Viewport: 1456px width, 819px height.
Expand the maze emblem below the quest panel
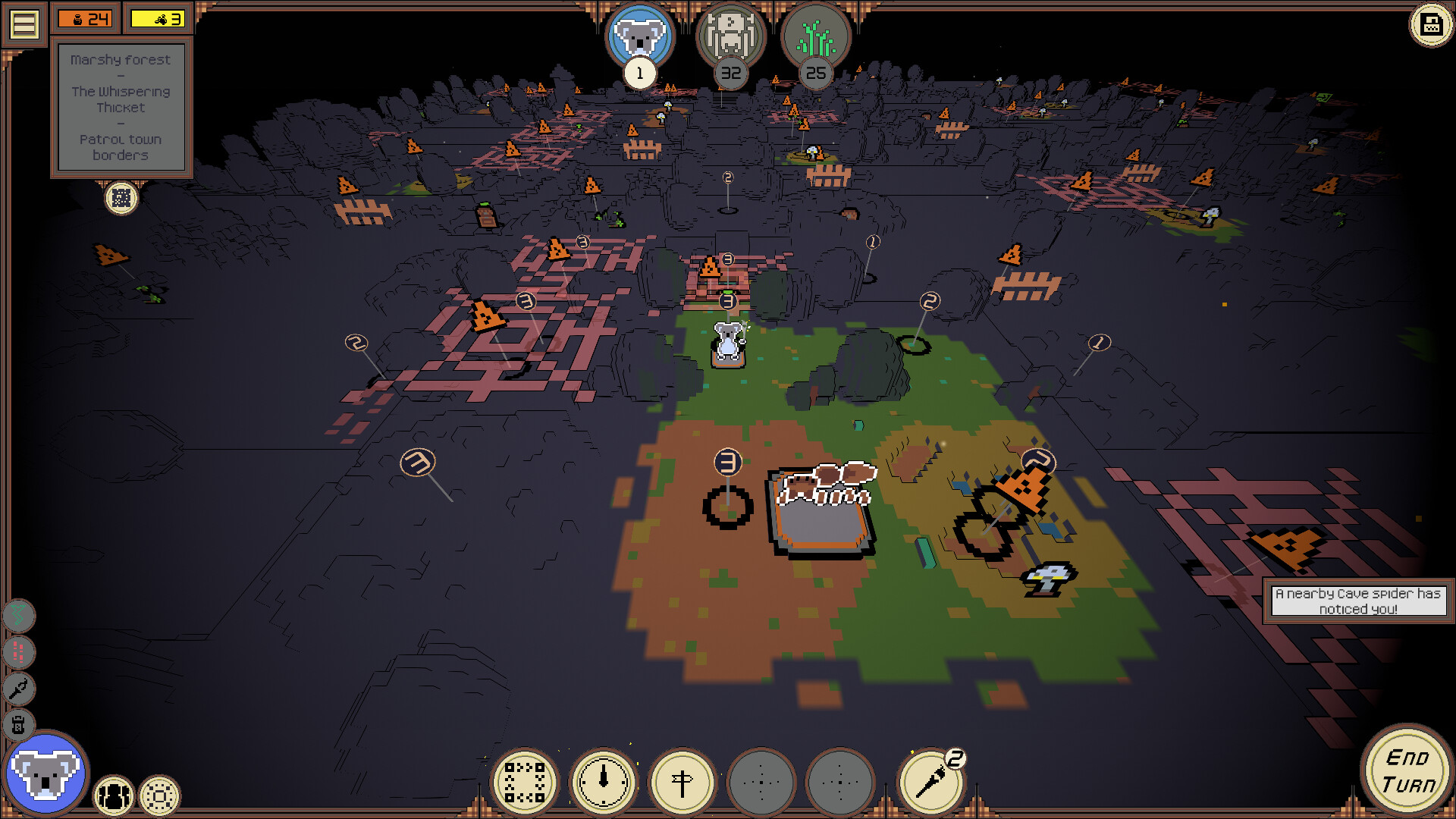click(x=121, y=199)
